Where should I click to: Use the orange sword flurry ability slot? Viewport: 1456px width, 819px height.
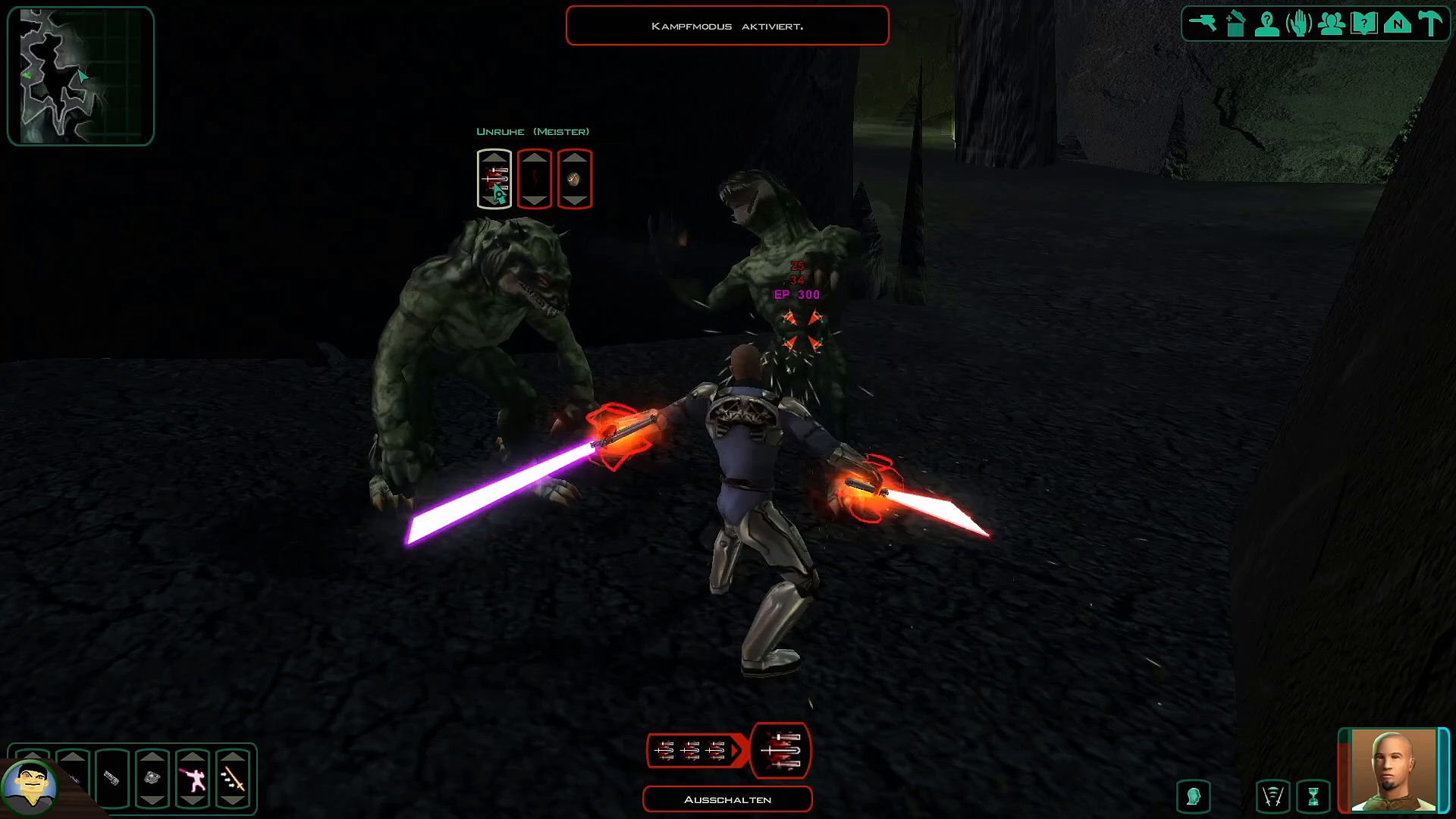point(233,779)
